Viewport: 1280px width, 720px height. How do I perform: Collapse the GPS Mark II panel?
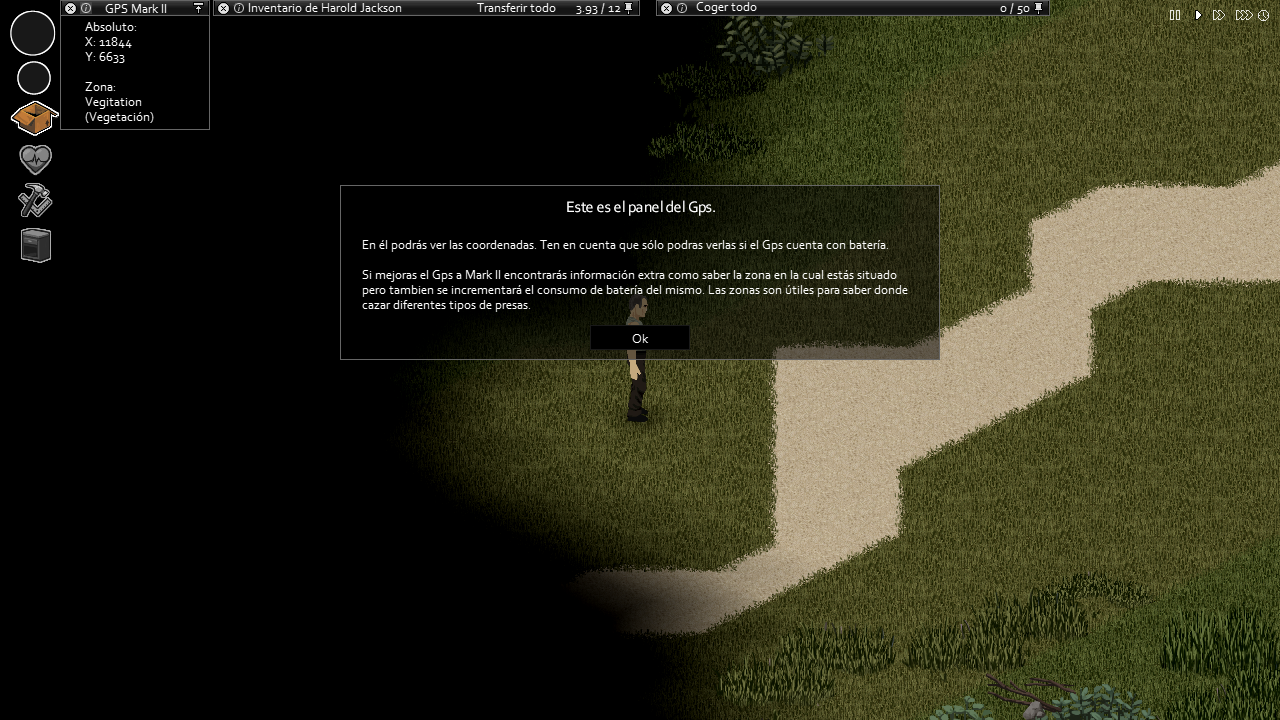tap(68, 8)
